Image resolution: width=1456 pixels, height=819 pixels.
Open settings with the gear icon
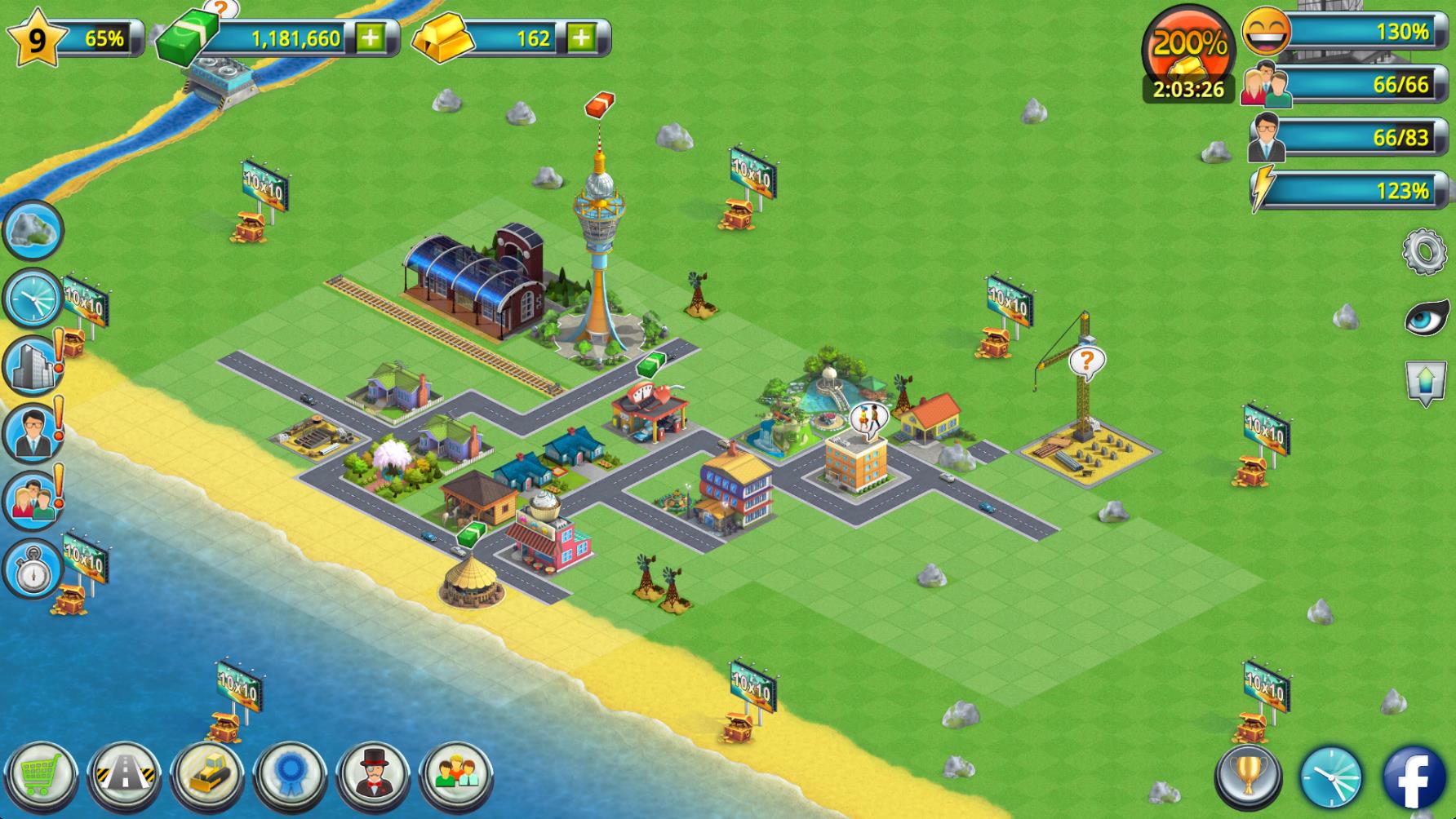pos(1424,251)
